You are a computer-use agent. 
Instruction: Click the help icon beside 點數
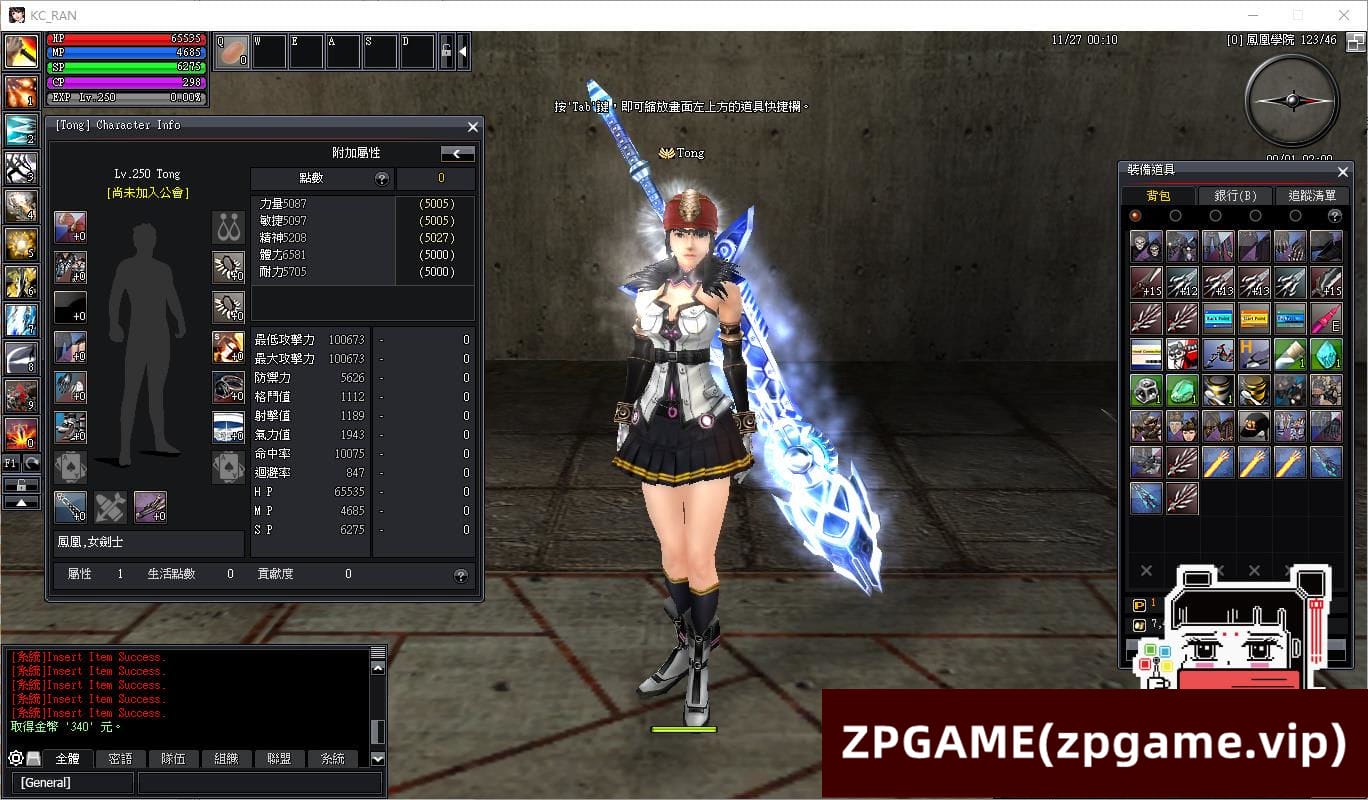point(381,179)
